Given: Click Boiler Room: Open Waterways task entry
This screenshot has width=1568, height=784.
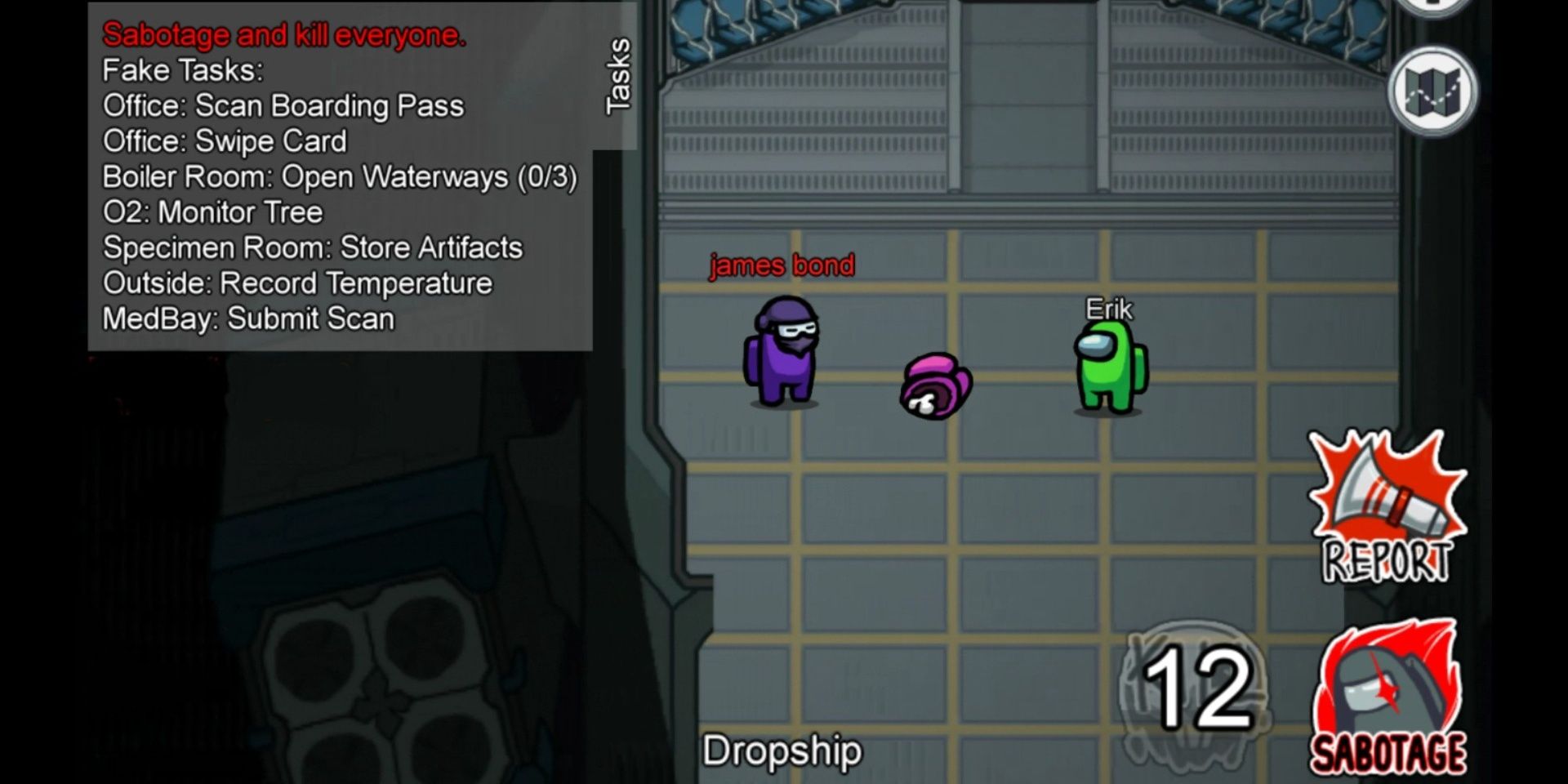Looking at the screenshot, I should tap(341, 176).
